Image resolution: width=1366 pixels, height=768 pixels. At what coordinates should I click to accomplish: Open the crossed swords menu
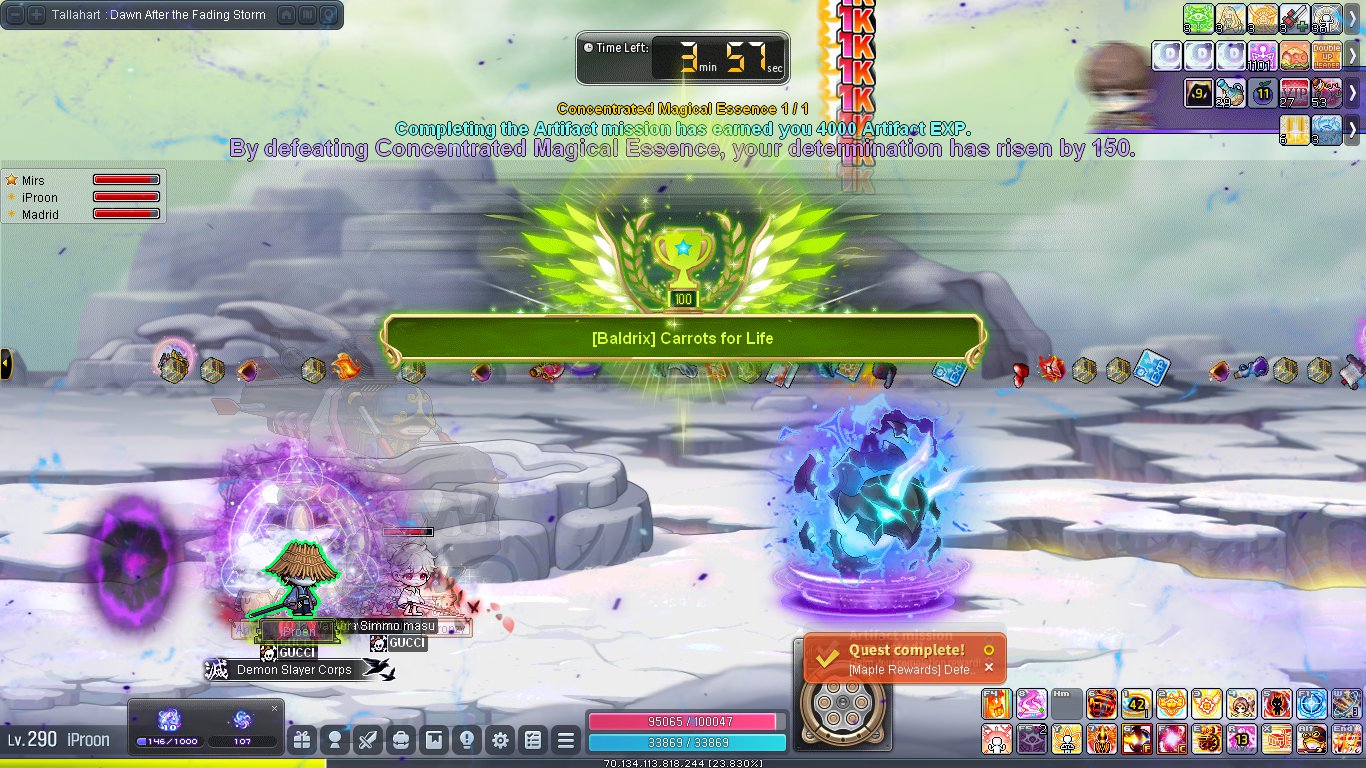(368, 741)
